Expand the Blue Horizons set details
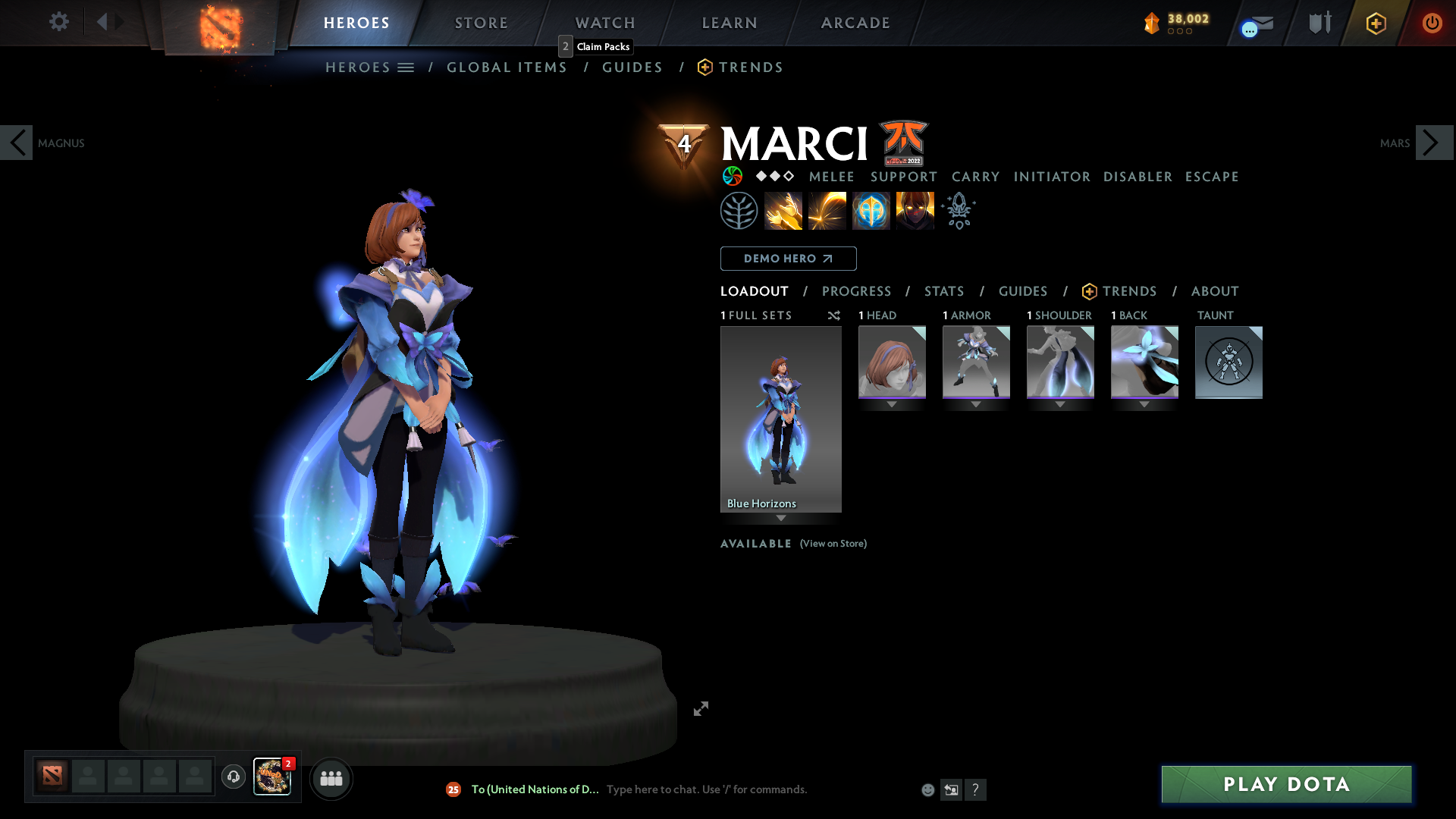1456x819 pixels. (x=781, y=519)
